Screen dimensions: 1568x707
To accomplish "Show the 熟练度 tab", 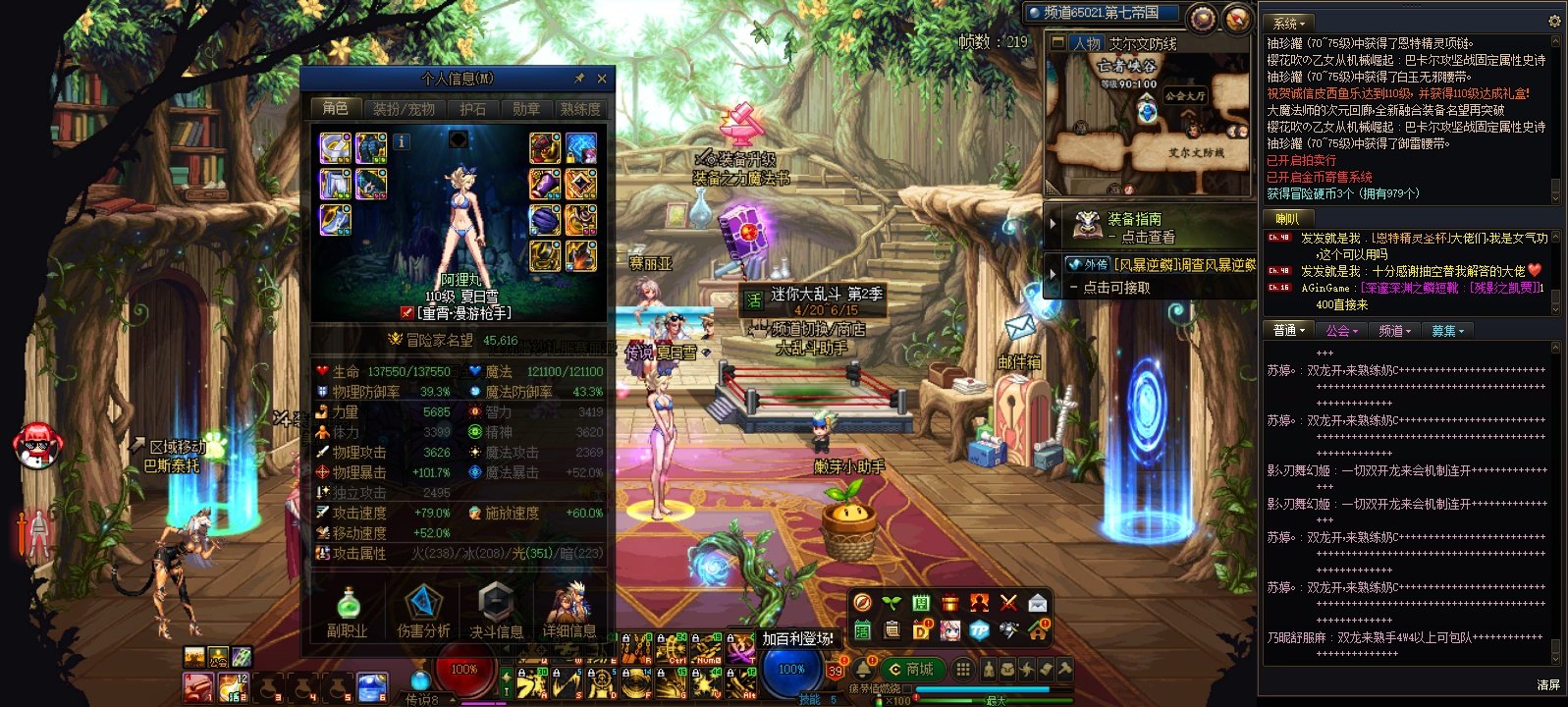I will point(579,109).
